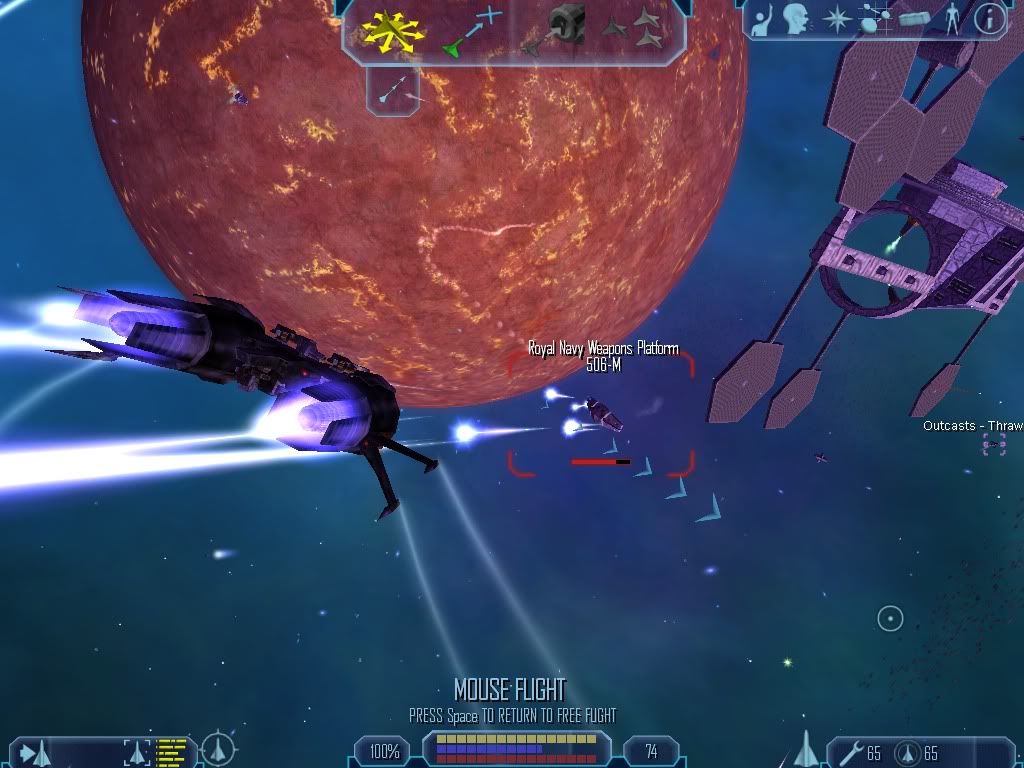Viewport: 1024px width, 768px height.
Task: Open the talking head chat icon
Action: 796,19
